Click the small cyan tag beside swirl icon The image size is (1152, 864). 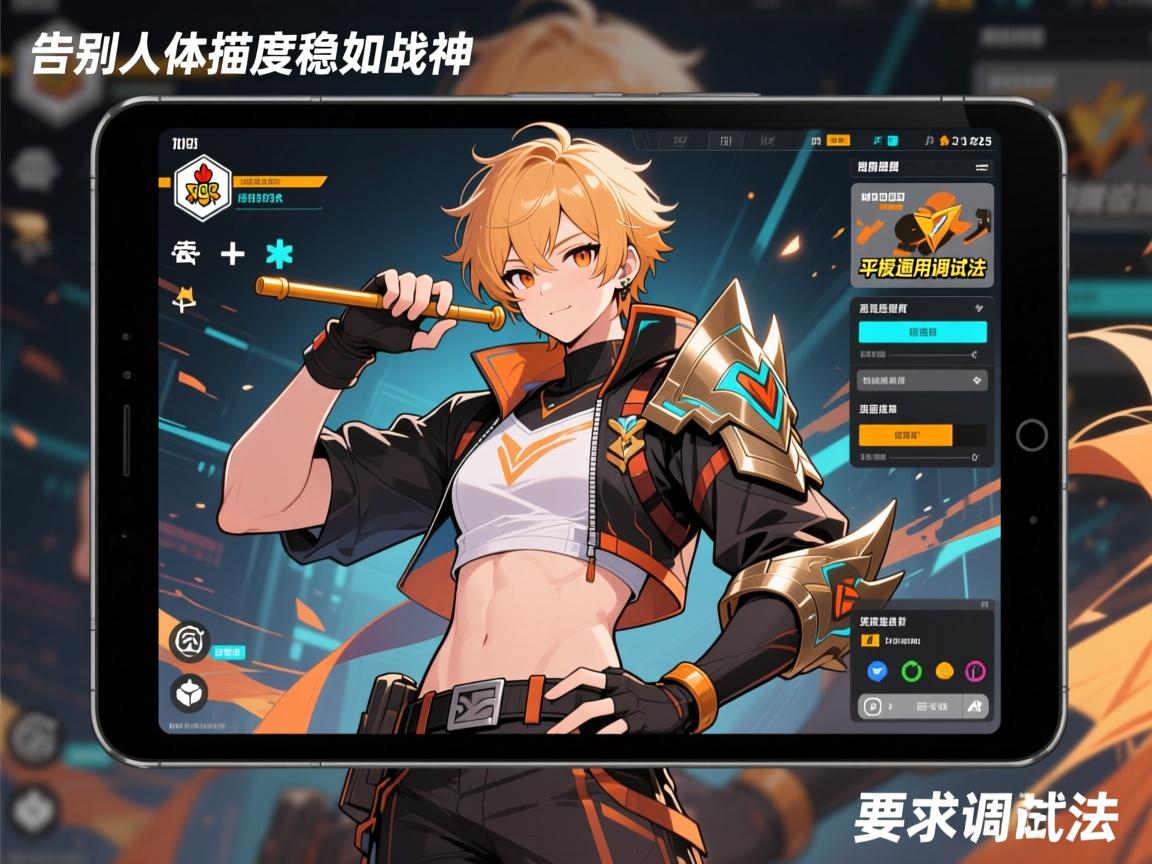click(229, 652)
